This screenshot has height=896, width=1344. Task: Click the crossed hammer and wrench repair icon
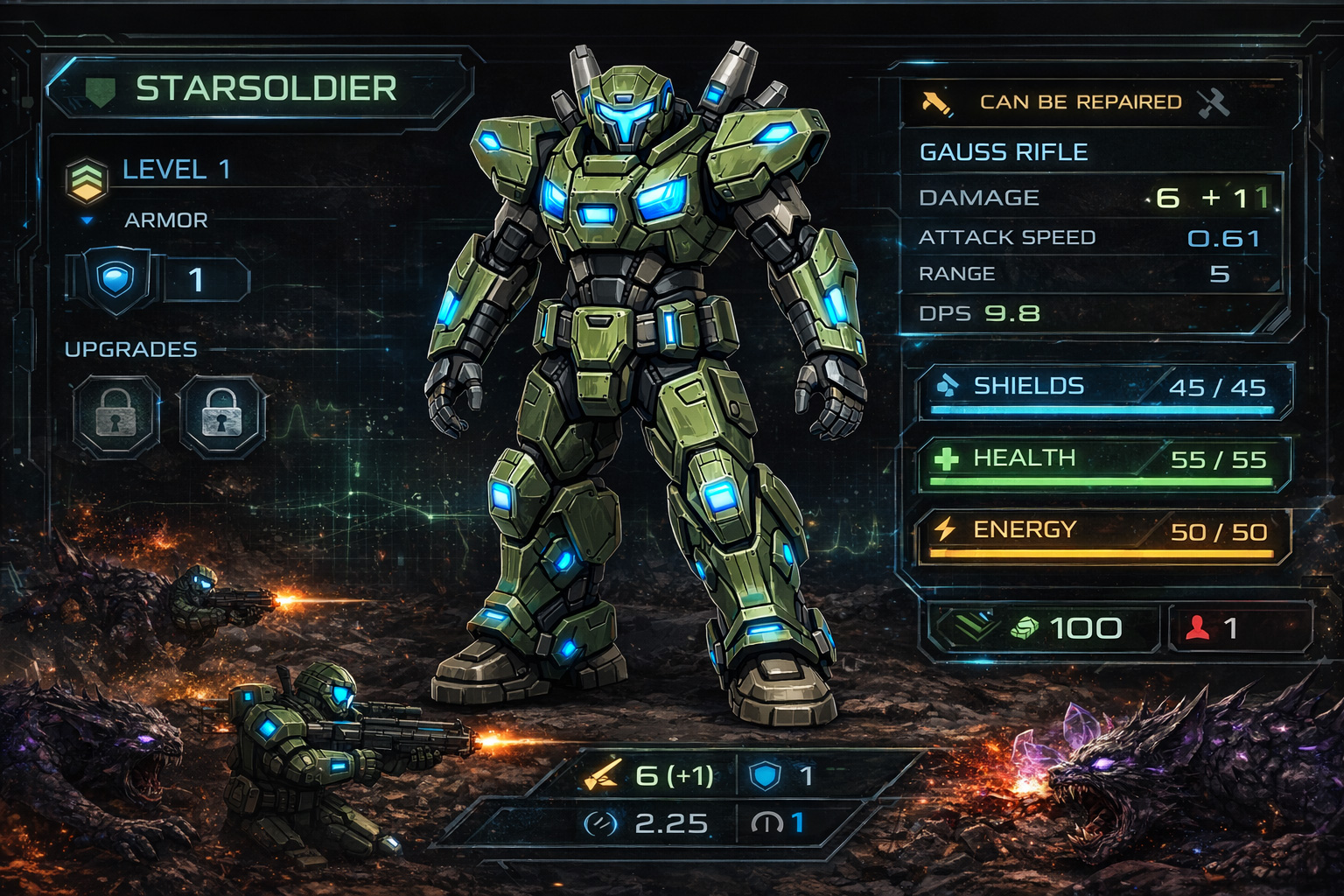[x=1214, y=102]
